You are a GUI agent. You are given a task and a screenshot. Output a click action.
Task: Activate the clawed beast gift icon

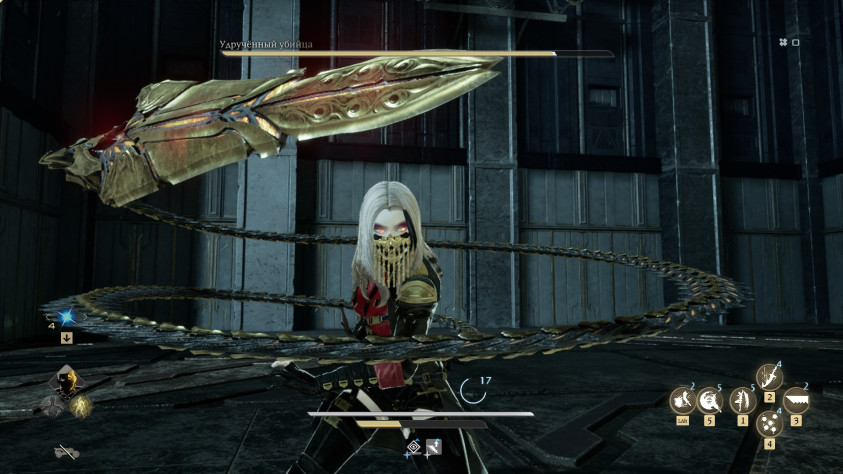pyautogui.click(x=682, y=402)
